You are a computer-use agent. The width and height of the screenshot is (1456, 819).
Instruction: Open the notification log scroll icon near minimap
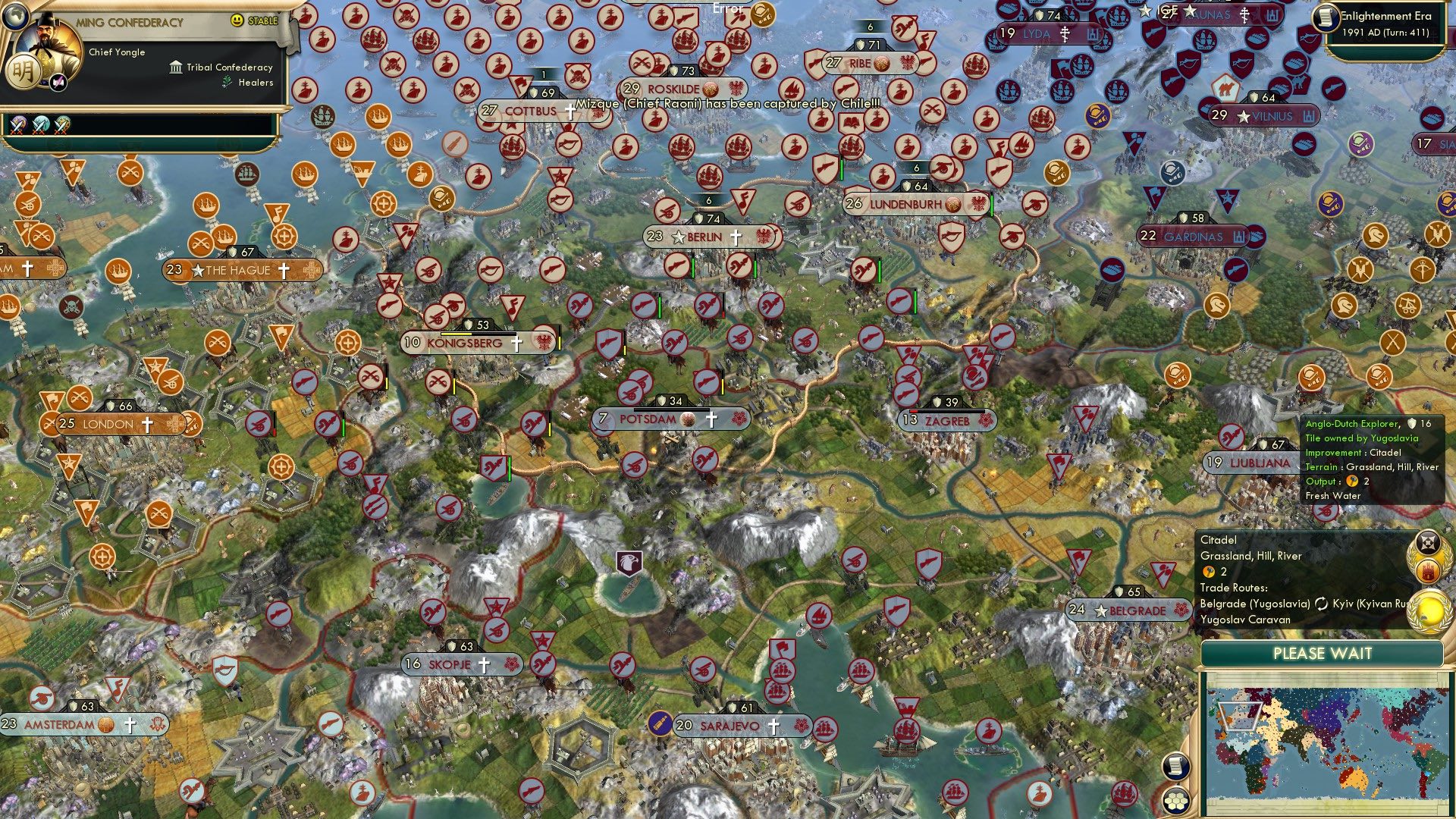click(x=1176, y=767)
